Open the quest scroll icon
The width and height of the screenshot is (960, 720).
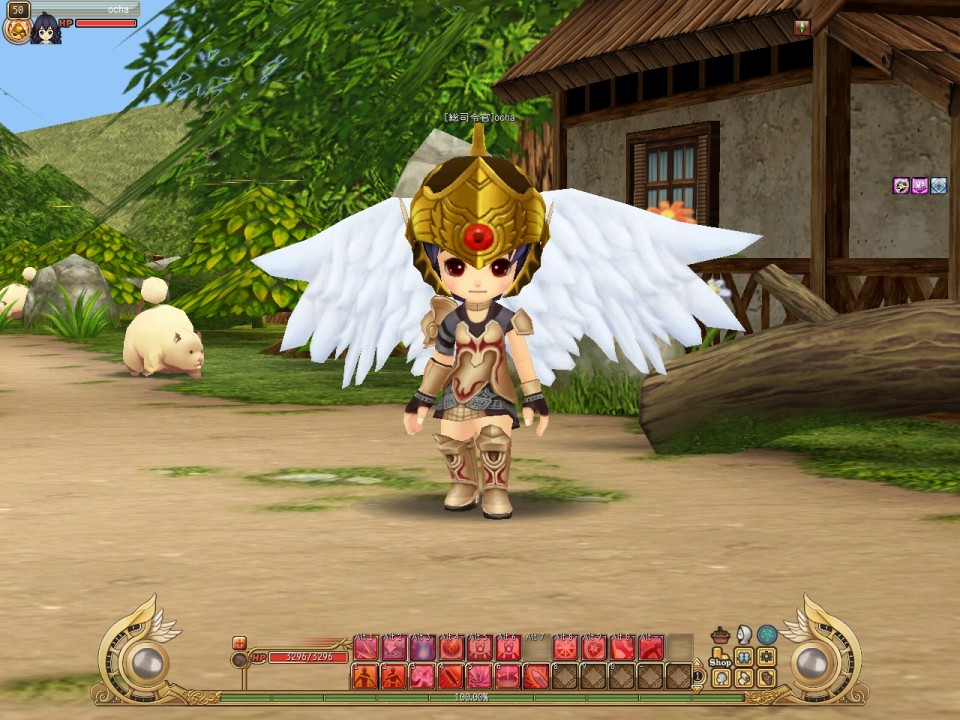743,677
